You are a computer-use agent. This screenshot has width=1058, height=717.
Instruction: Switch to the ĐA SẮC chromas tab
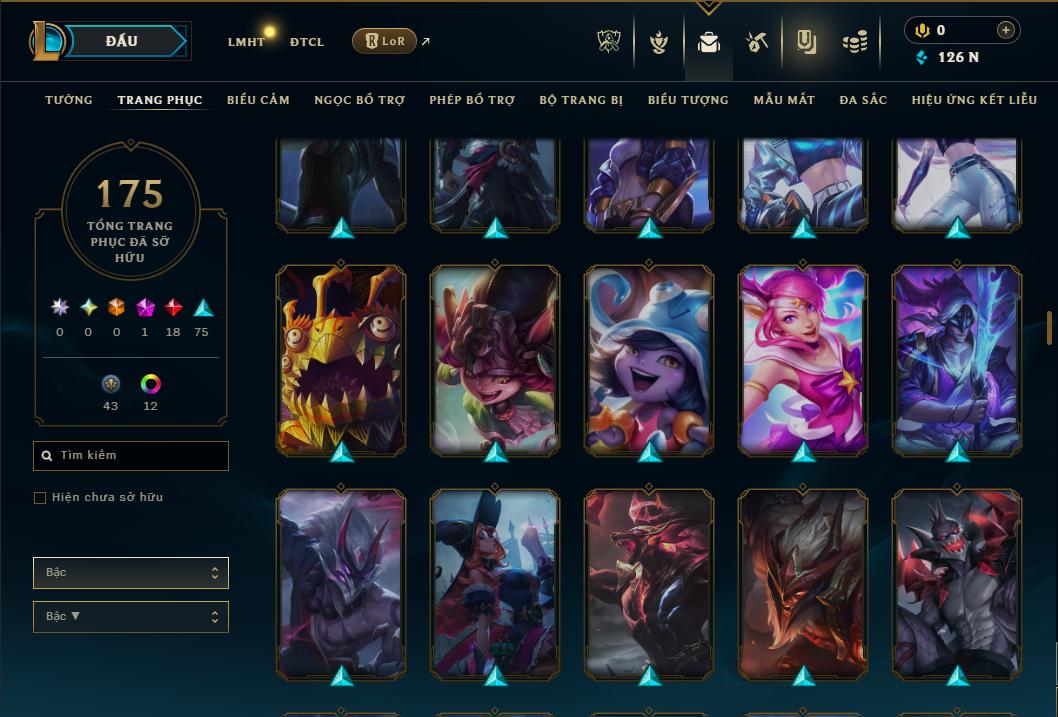coord(863,100)
